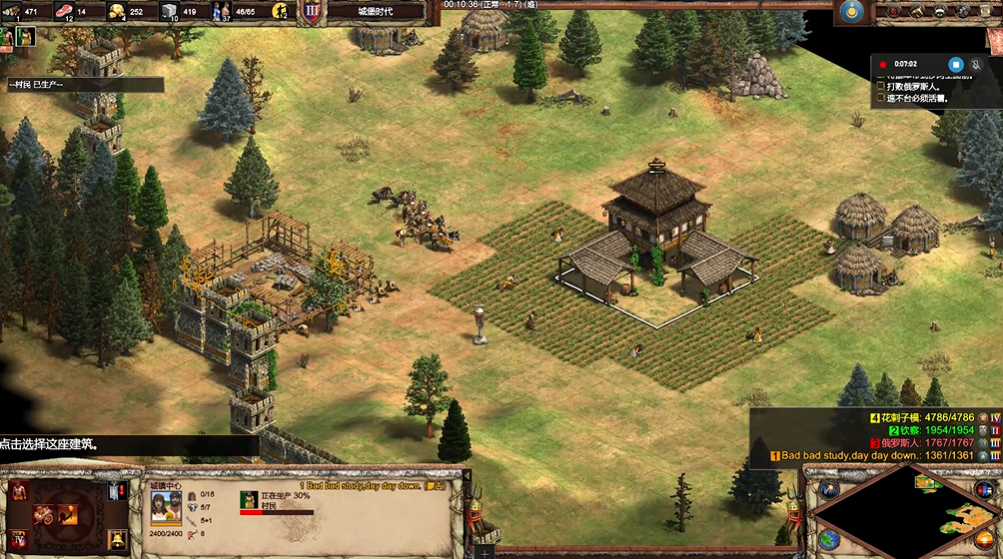
Task: Click the blue civilization emblem
Action: (x=852, y=11)
